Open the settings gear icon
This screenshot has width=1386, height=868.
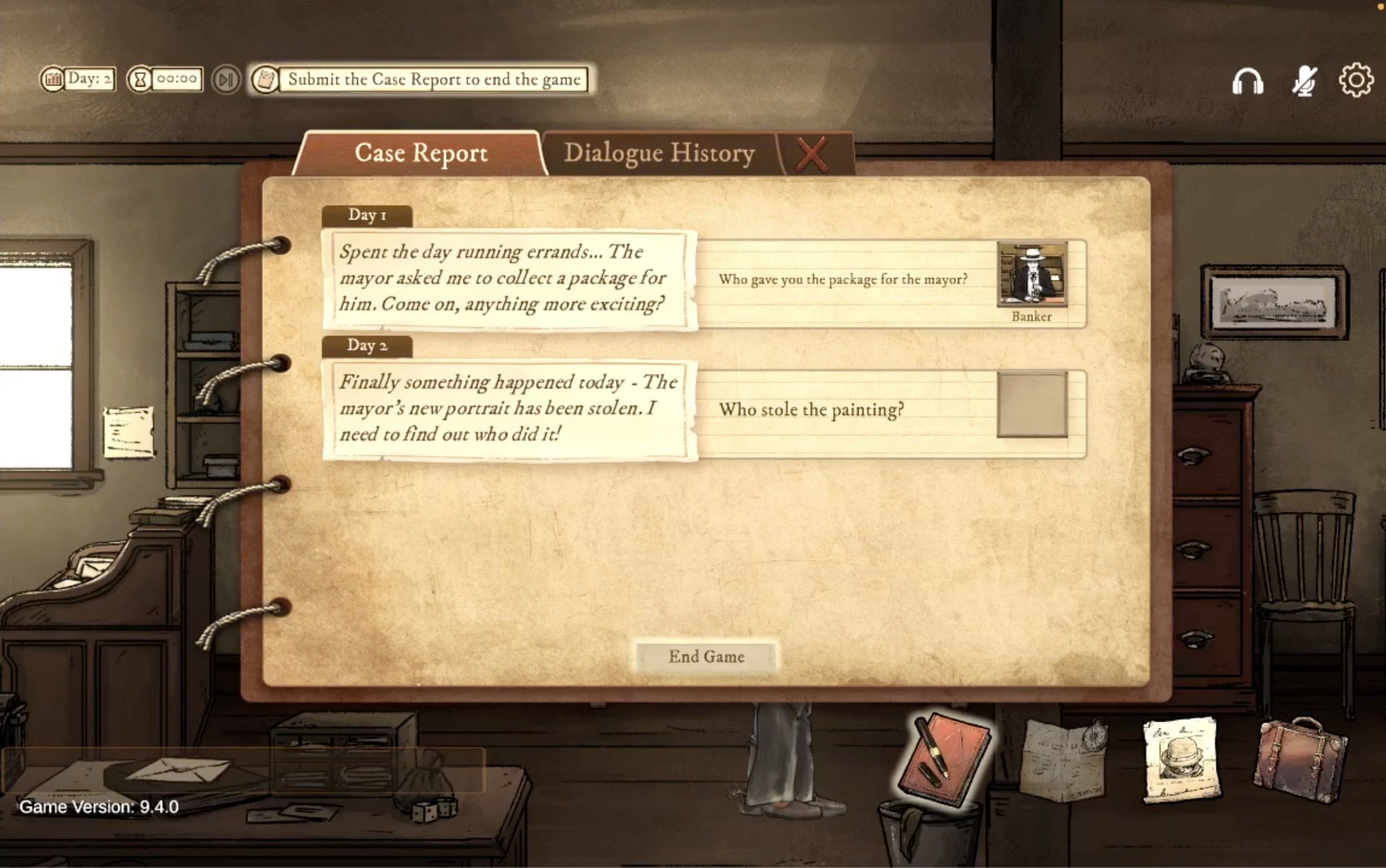[x=1357, y=79]
